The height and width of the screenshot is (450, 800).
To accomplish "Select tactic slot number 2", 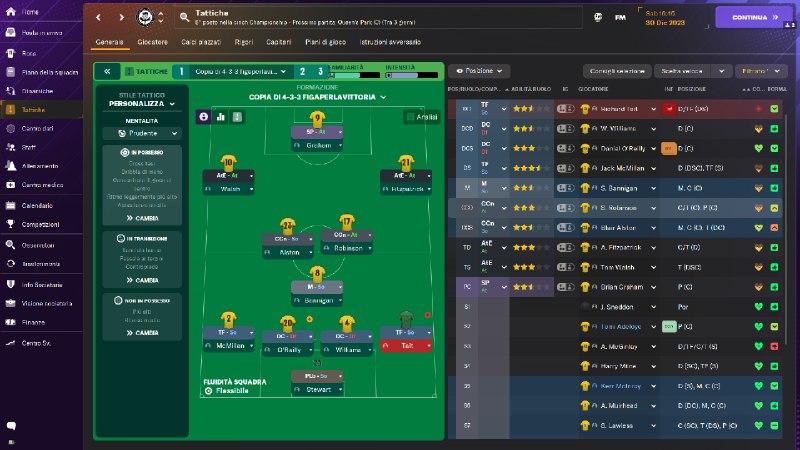I will point(301,72).
